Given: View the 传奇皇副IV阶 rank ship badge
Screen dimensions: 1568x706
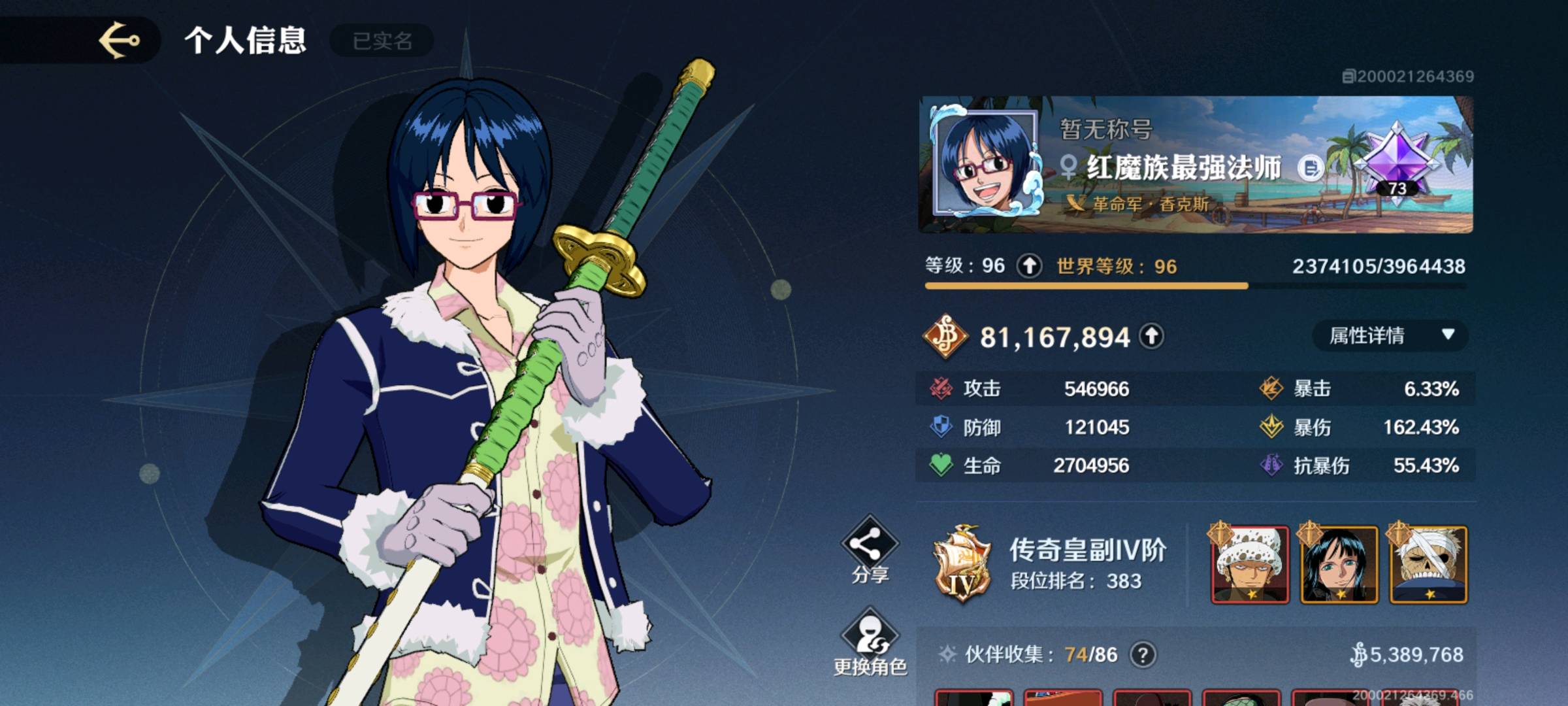Looking at the screenshot, I should pyautogui.click(x=962, y=563).
